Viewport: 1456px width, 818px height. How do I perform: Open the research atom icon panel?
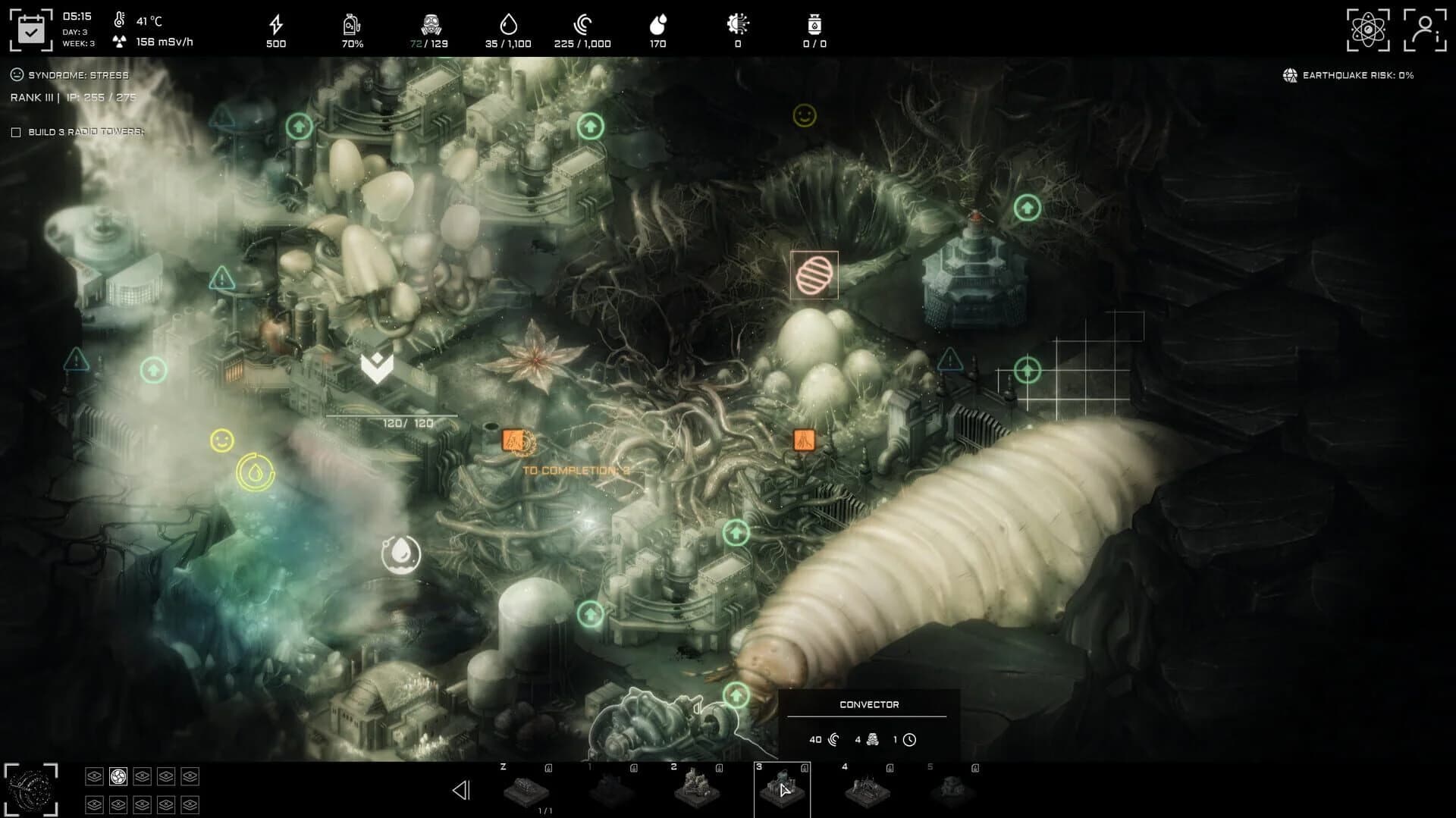pyautogui.click(x=1368, y=28)
